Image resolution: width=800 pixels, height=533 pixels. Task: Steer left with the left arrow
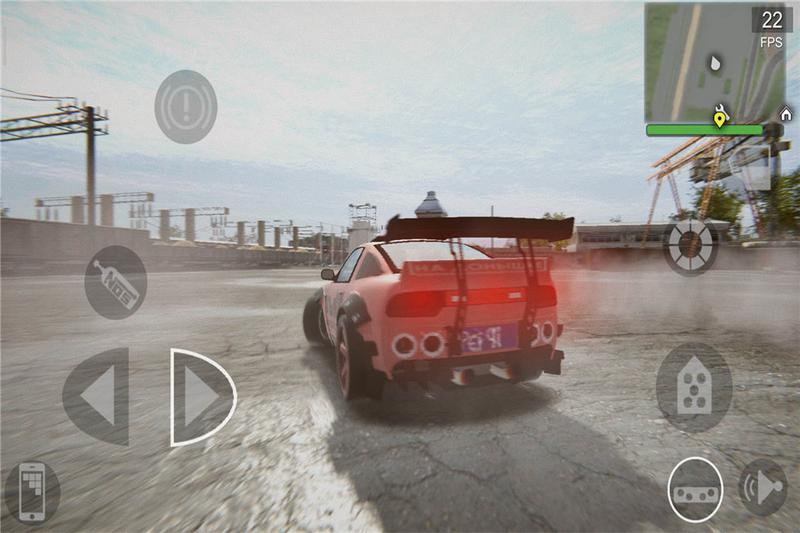96,397
